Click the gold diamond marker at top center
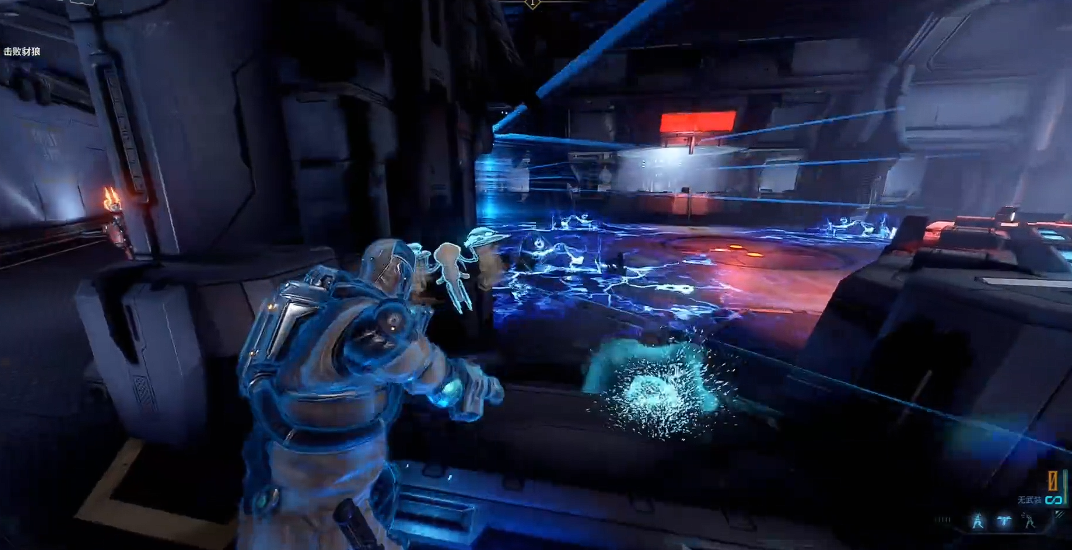This screenshot has width=1072, height=550. [533, 4]
